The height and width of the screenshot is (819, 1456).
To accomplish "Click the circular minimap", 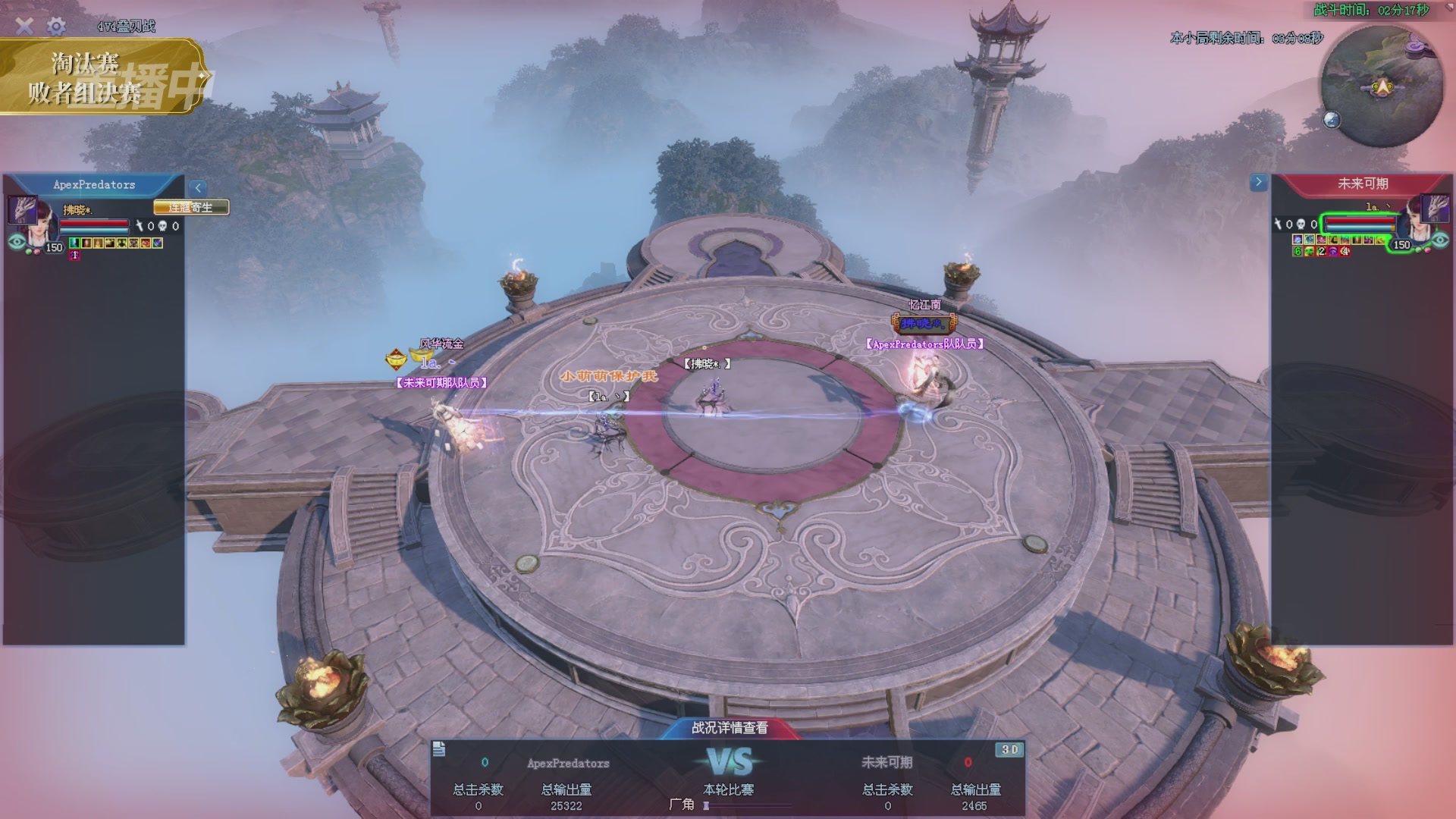I will 1381,86.
